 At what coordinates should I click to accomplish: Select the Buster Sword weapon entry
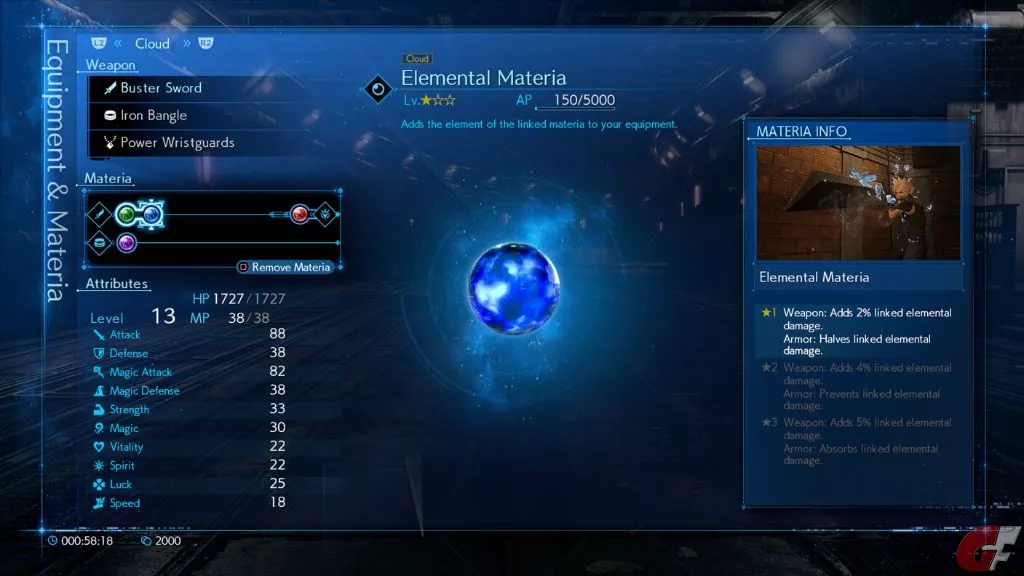pyautogui.click(x=160, y=88)
